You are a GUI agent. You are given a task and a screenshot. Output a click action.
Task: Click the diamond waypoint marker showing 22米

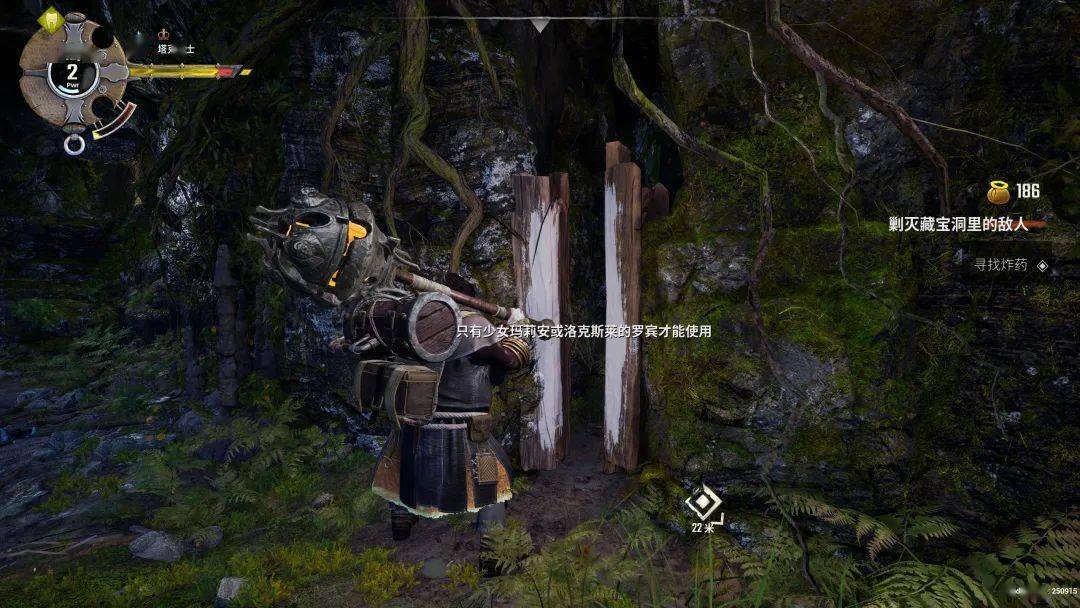coord(704,502)
